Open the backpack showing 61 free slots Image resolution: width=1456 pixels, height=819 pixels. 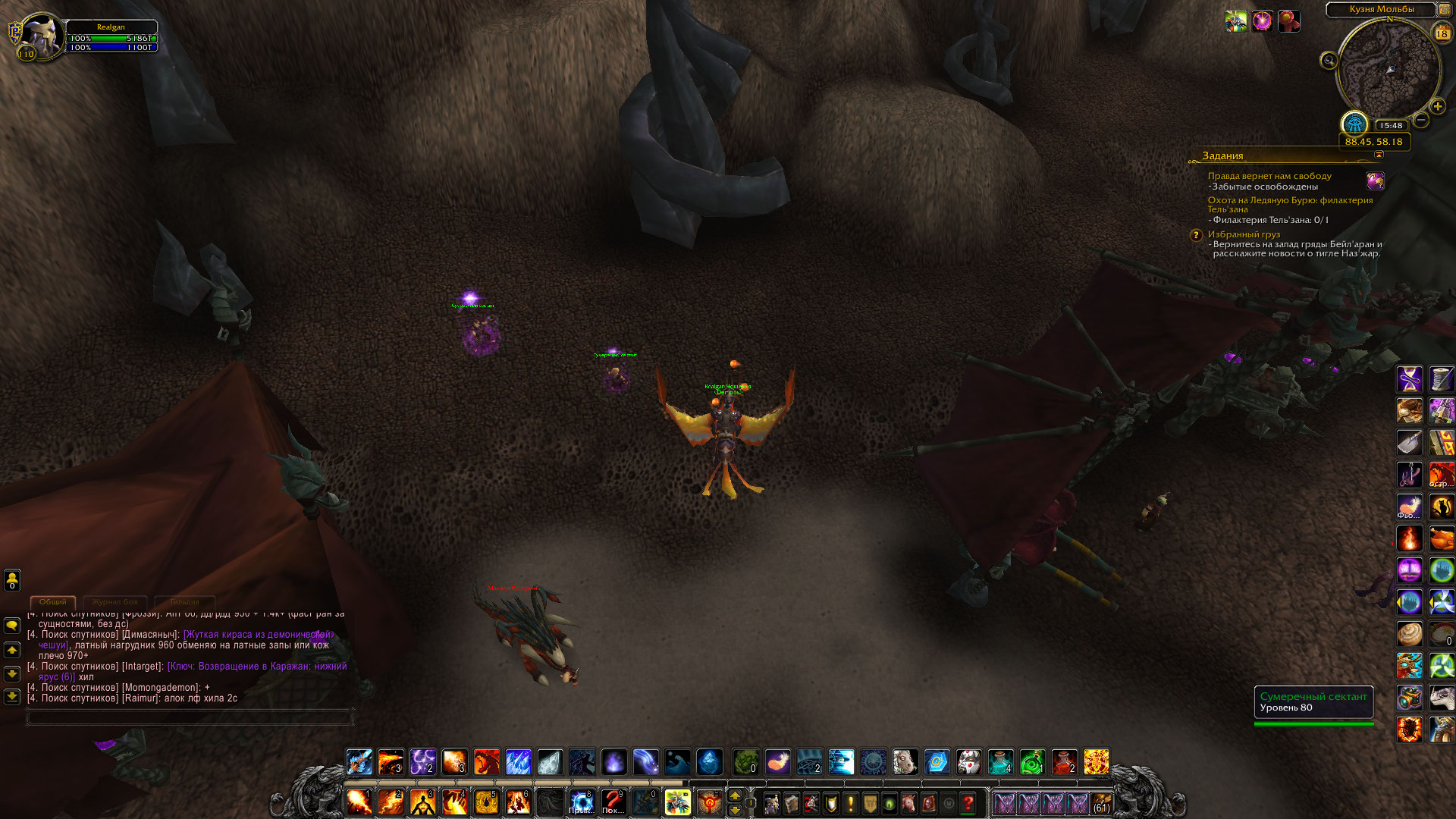pos(1101,802)
